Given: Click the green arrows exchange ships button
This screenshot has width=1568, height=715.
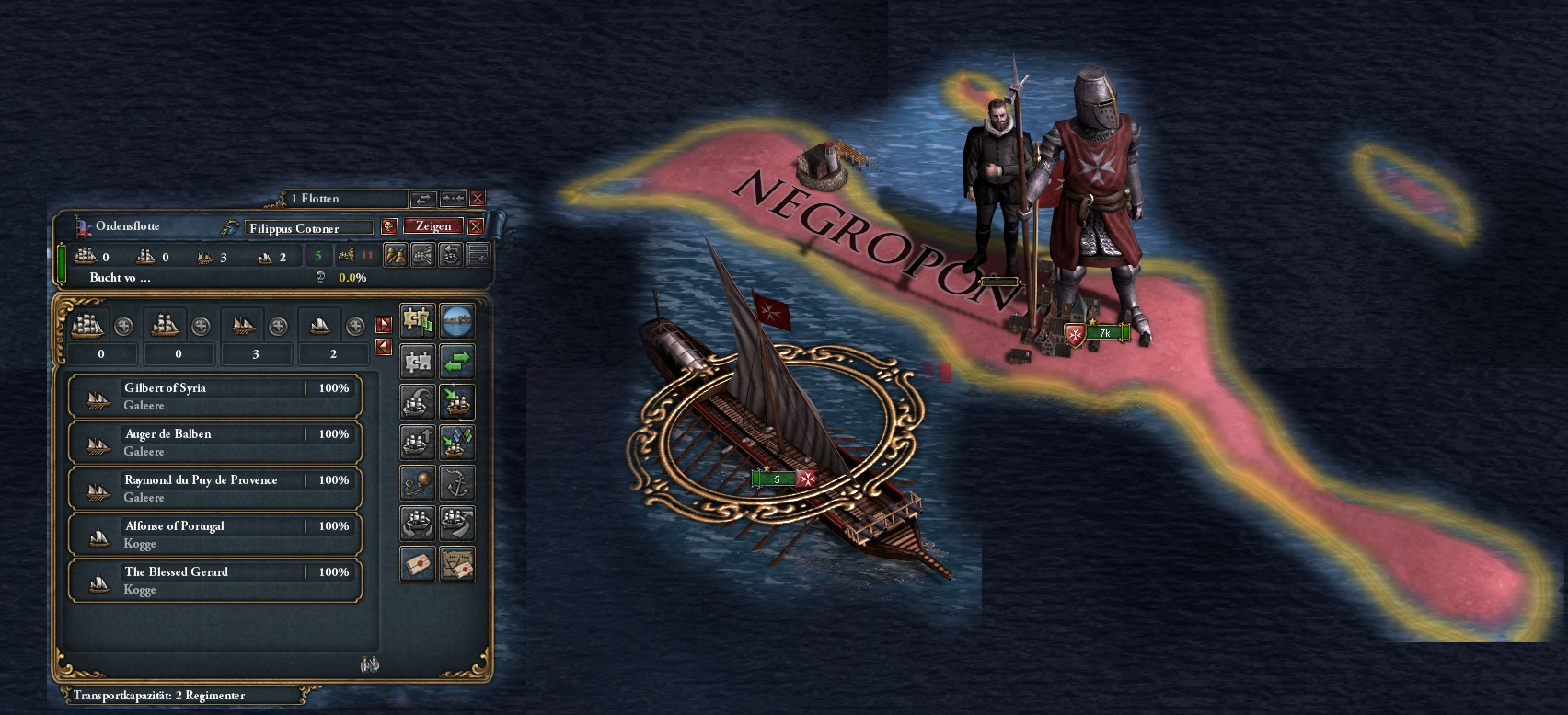Looking at the screenshot, I should [x=456, y=361].
